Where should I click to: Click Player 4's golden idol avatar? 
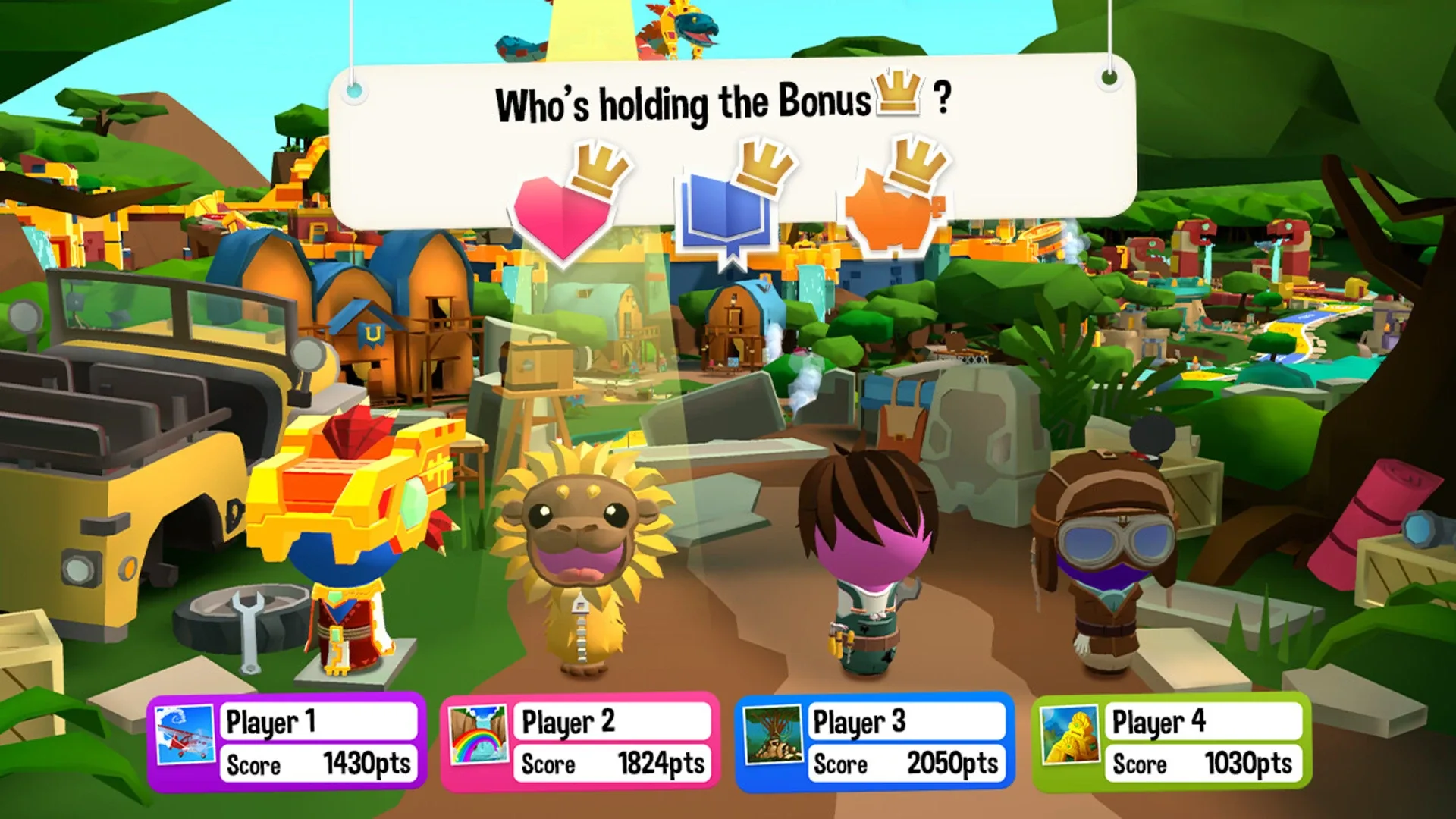[1071, 734]
